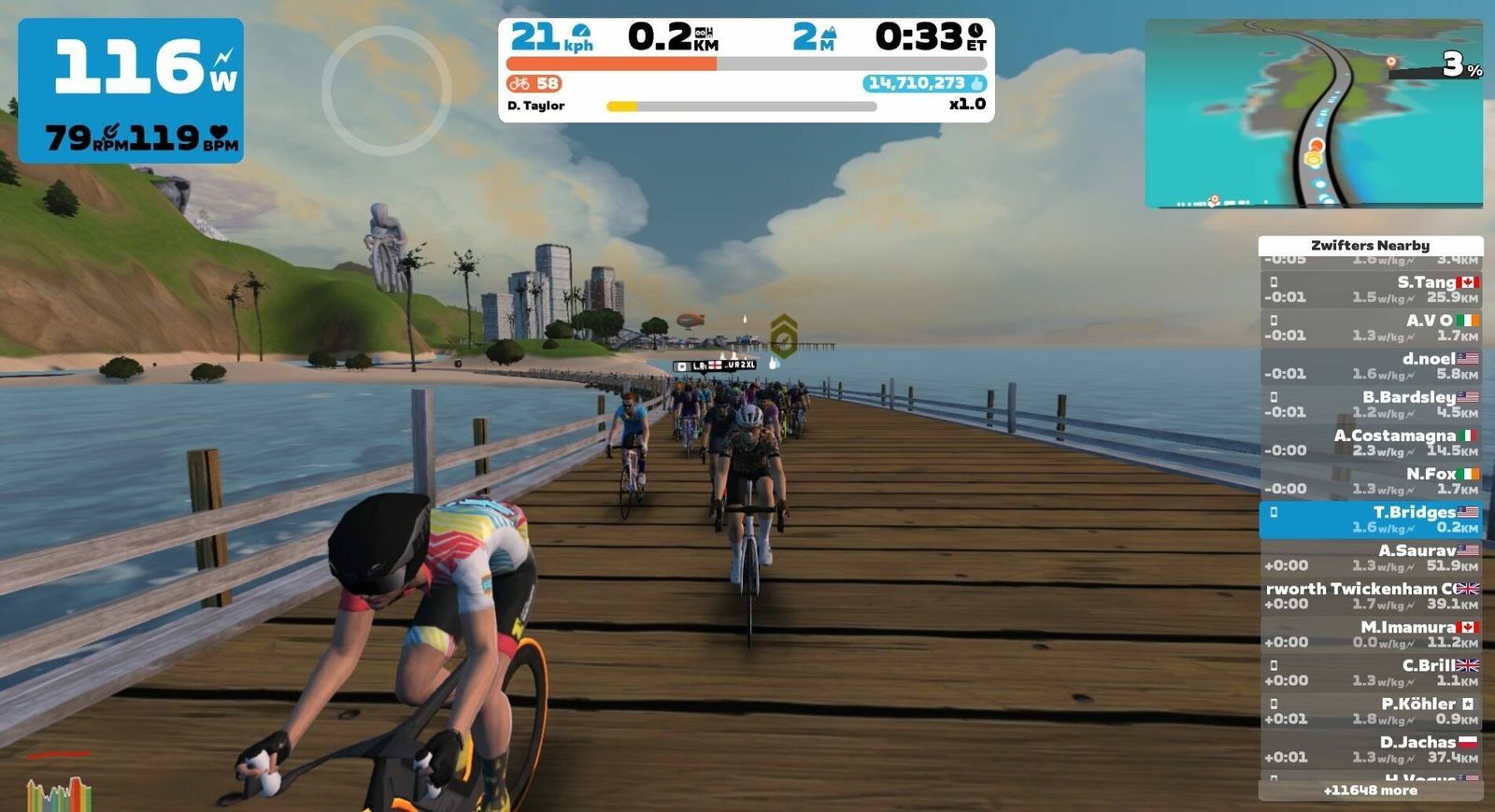Select the highlighted T.Bridges row

(x=1370, y=520)
